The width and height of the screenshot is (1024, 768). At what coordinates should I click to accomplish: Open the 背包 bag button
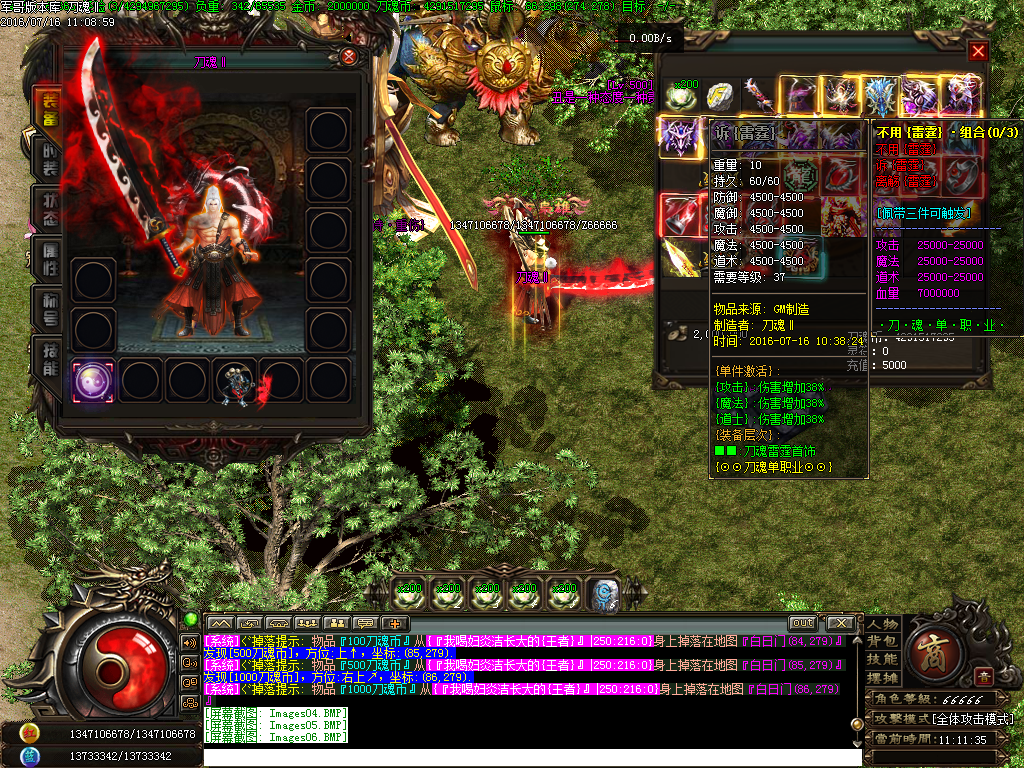pyautogui.click(x=882, y=641)
